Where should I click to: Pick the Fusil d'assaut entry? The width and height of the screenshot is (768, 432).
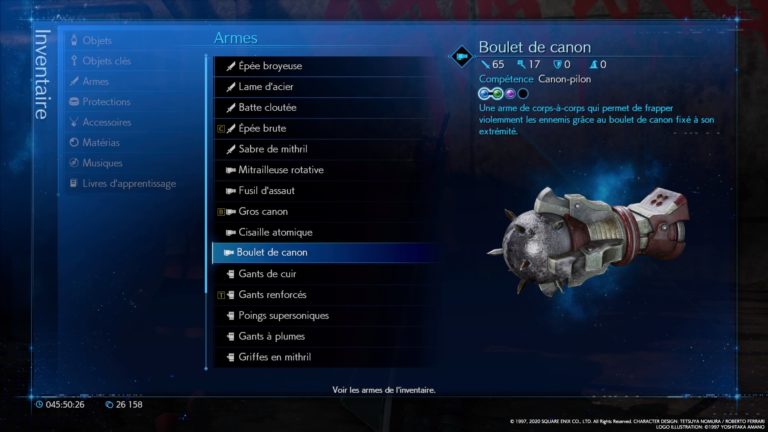pos(266,191)
